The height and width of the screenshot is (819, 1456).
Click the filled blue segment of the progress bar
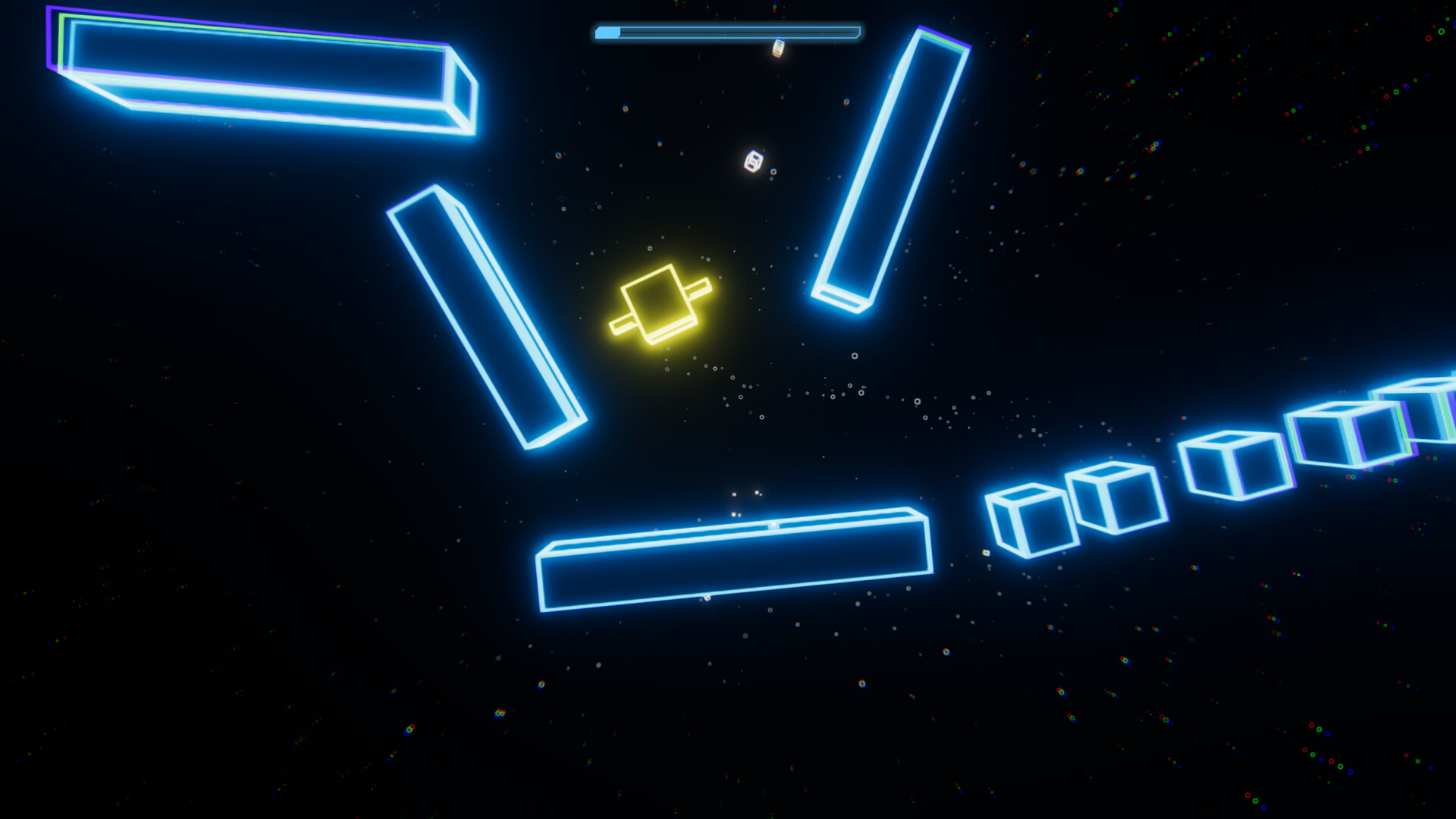click(607, 32)
